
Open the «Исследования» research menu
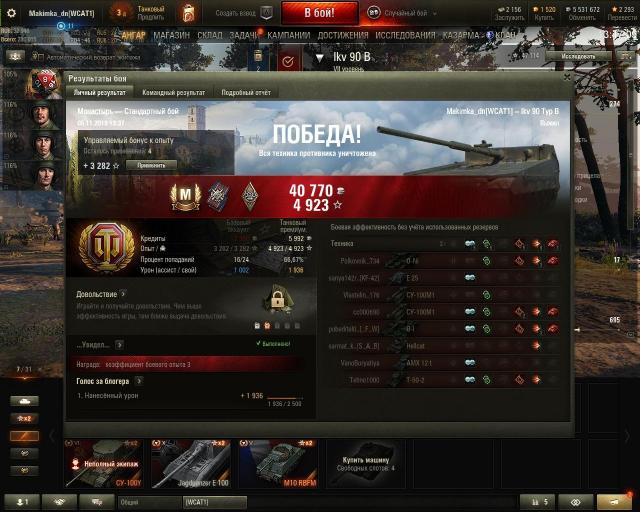pyautogui.click(x=405, y=34)
